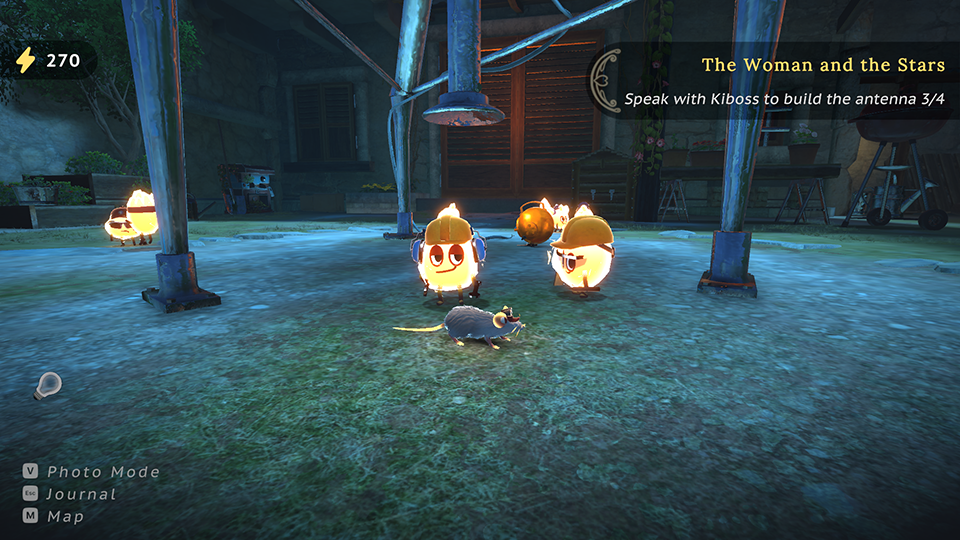Open Photo Mode
Screen dimensions: 960x540
(x=103, y=472)
